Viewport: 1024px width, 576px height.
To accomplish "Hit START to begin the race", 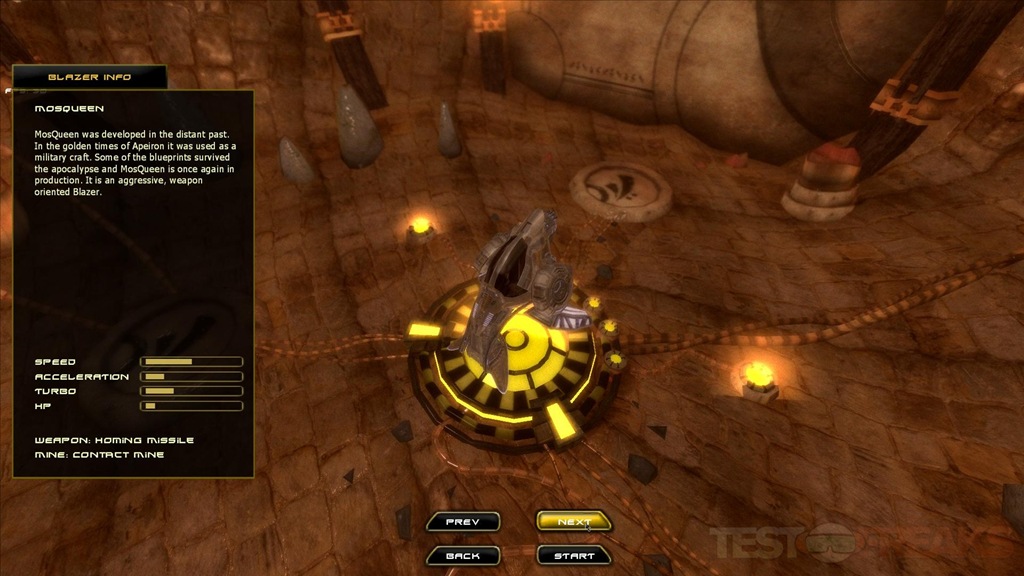I will tap(574, 556).
